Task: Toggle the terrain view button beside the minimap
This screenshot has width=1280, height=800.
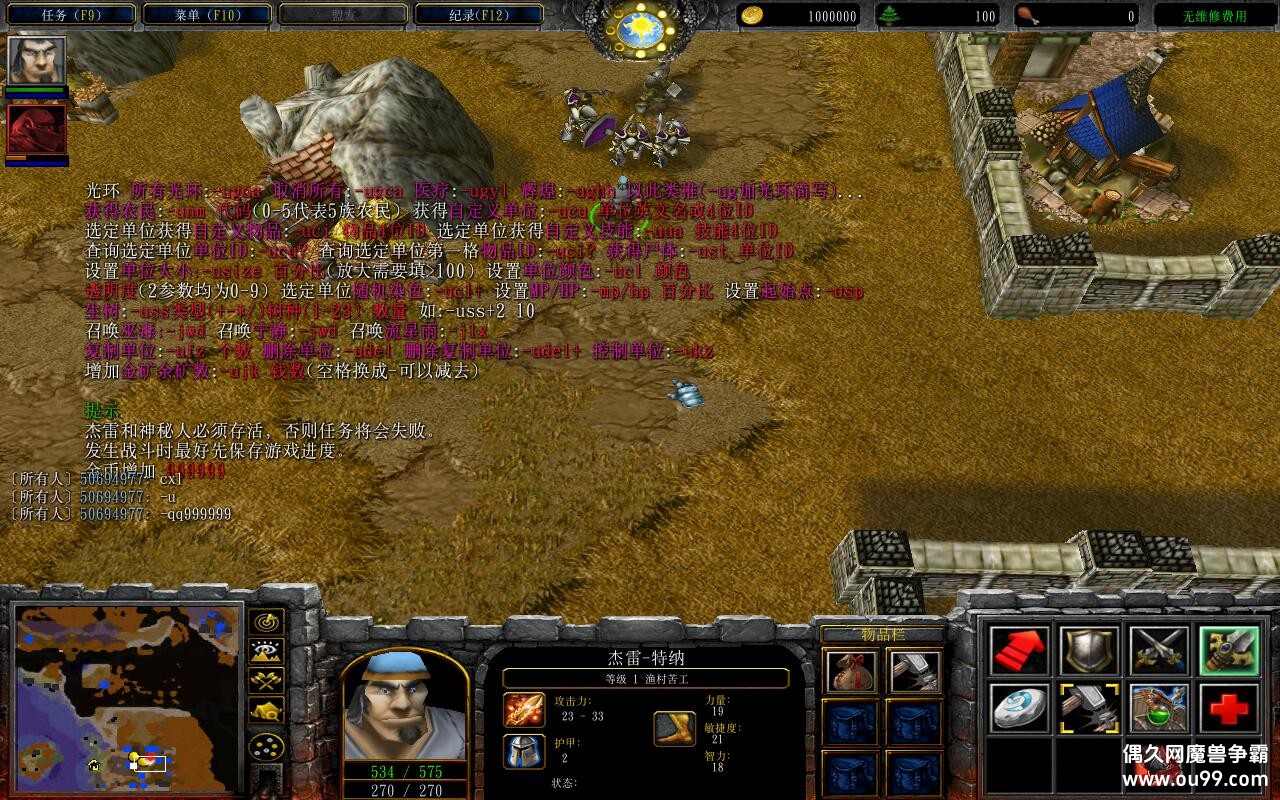Action: [265, 649]
